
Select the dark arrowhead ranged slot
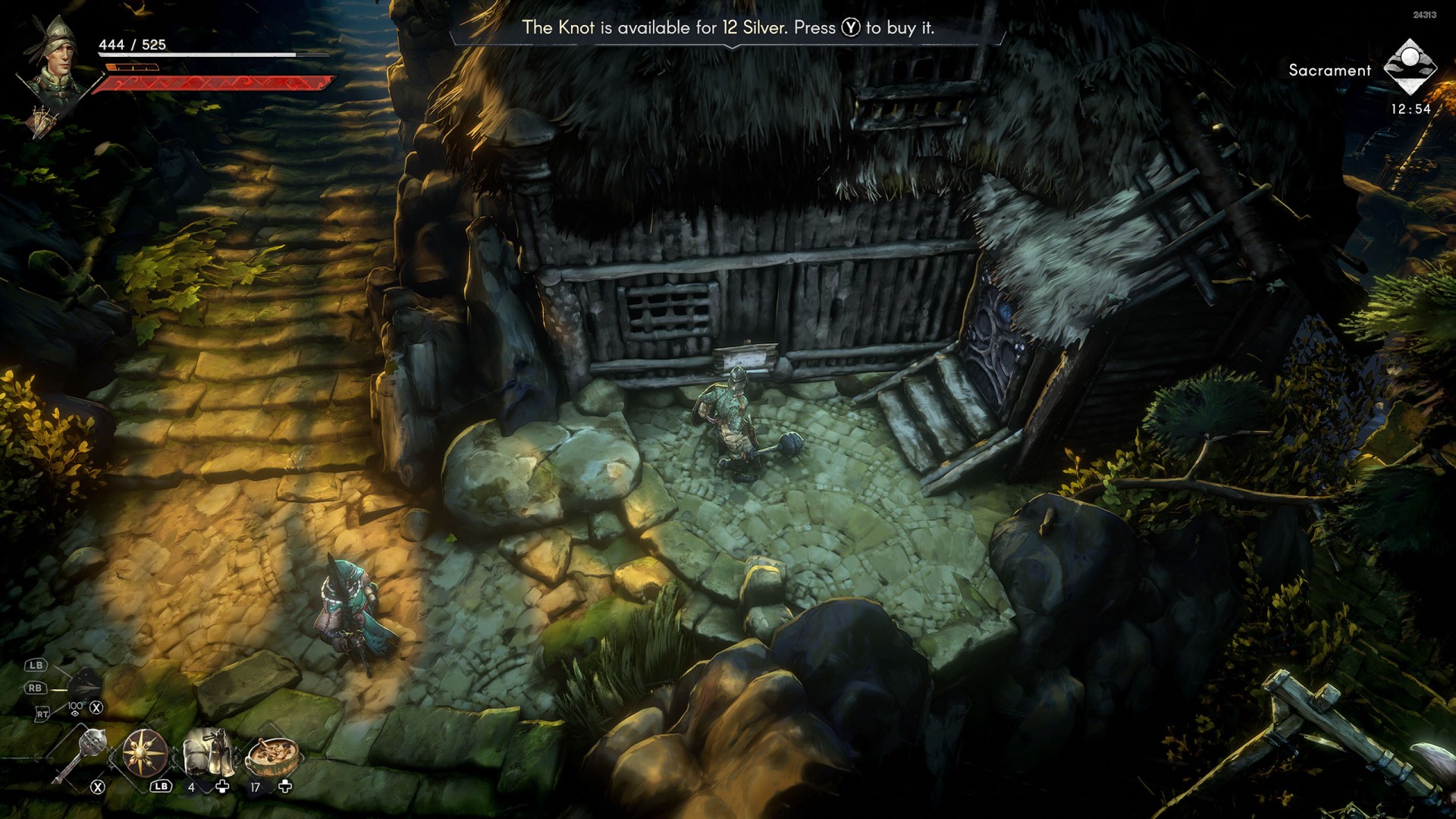[x=85, y=686]
